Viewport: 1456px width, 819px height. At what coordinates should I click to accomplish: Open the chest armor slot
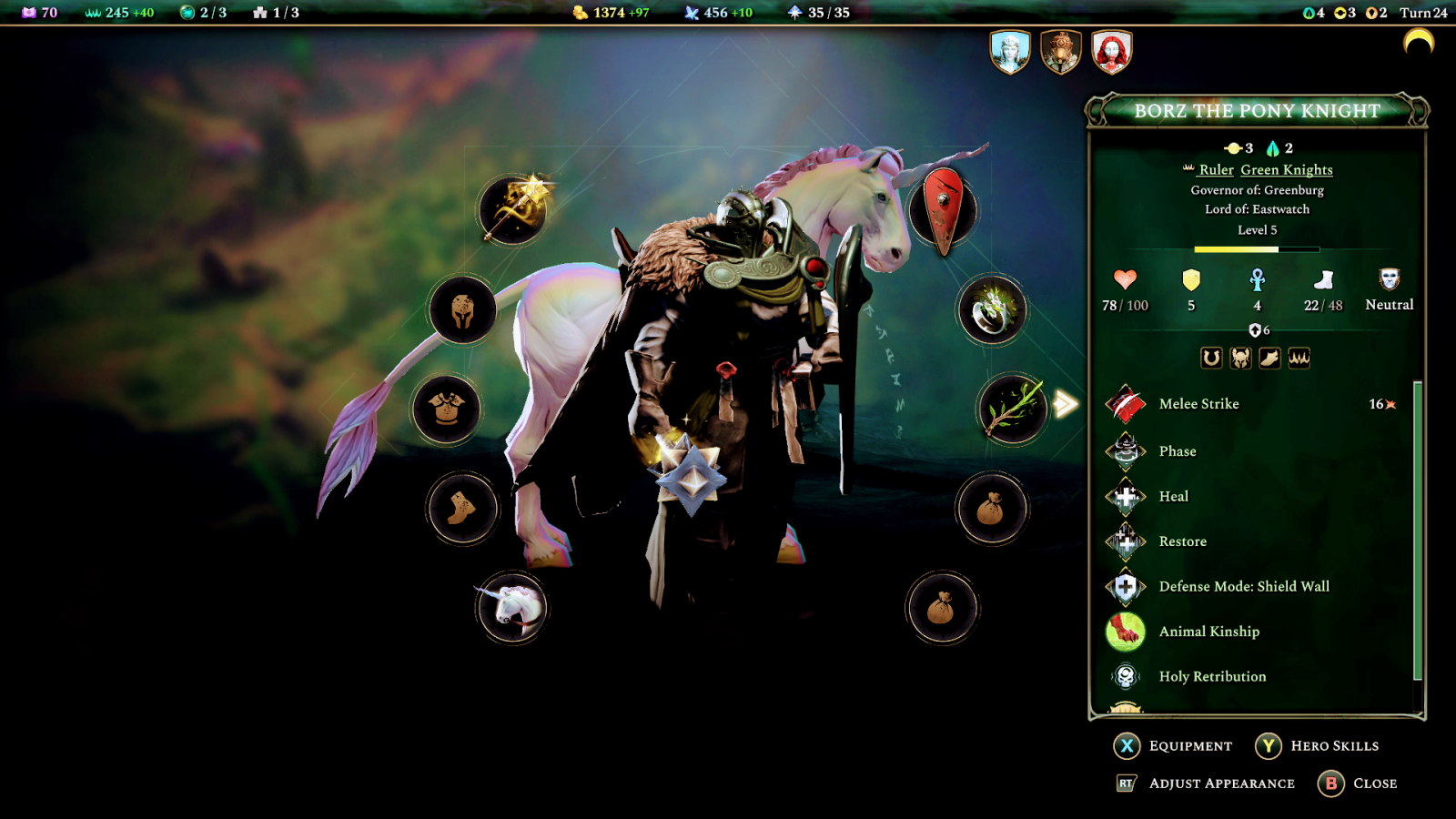[x=446, y=409]
